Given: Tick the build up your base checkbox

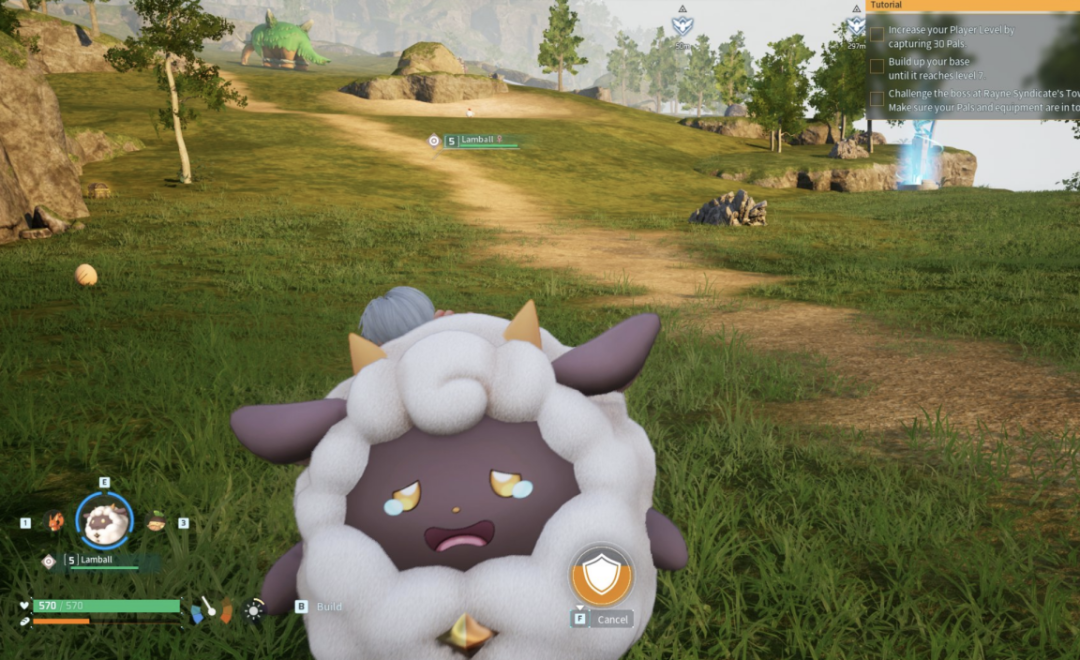Looking at the screenshot, I should pos(877,65).
